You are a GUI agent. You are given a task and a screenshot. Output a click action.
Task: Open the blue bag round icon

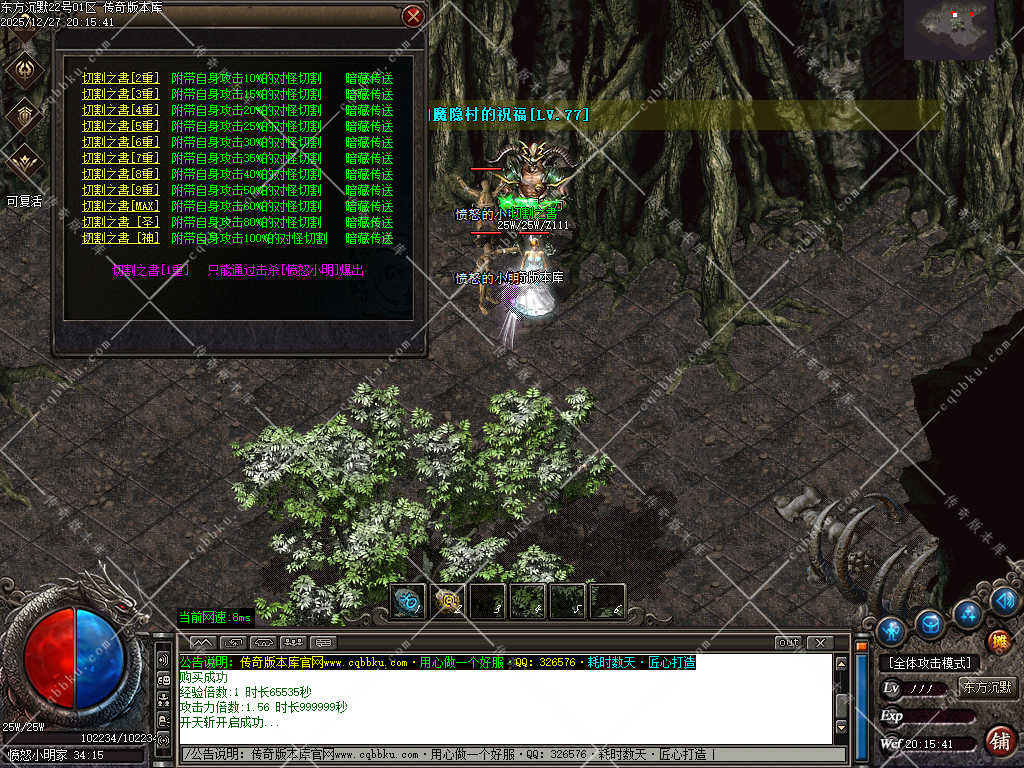click(x=930, y=624)
